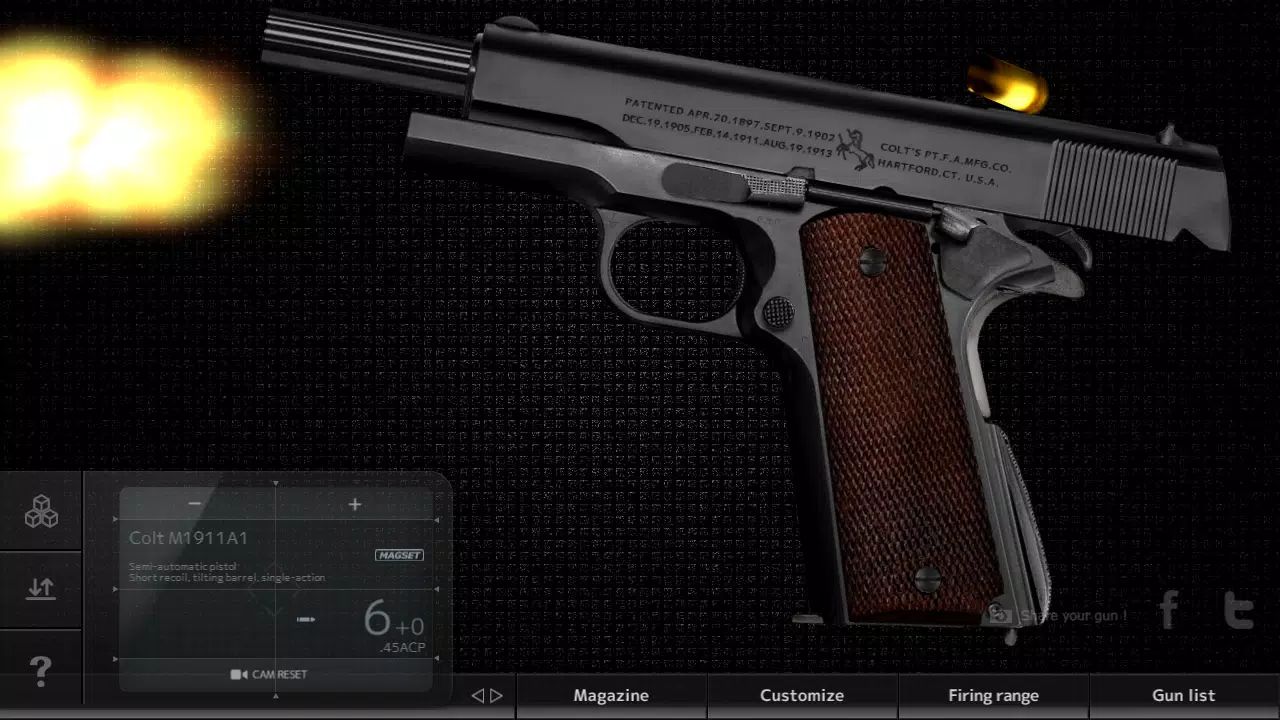Click the save/load arrows icon in the sidebar

40,588
